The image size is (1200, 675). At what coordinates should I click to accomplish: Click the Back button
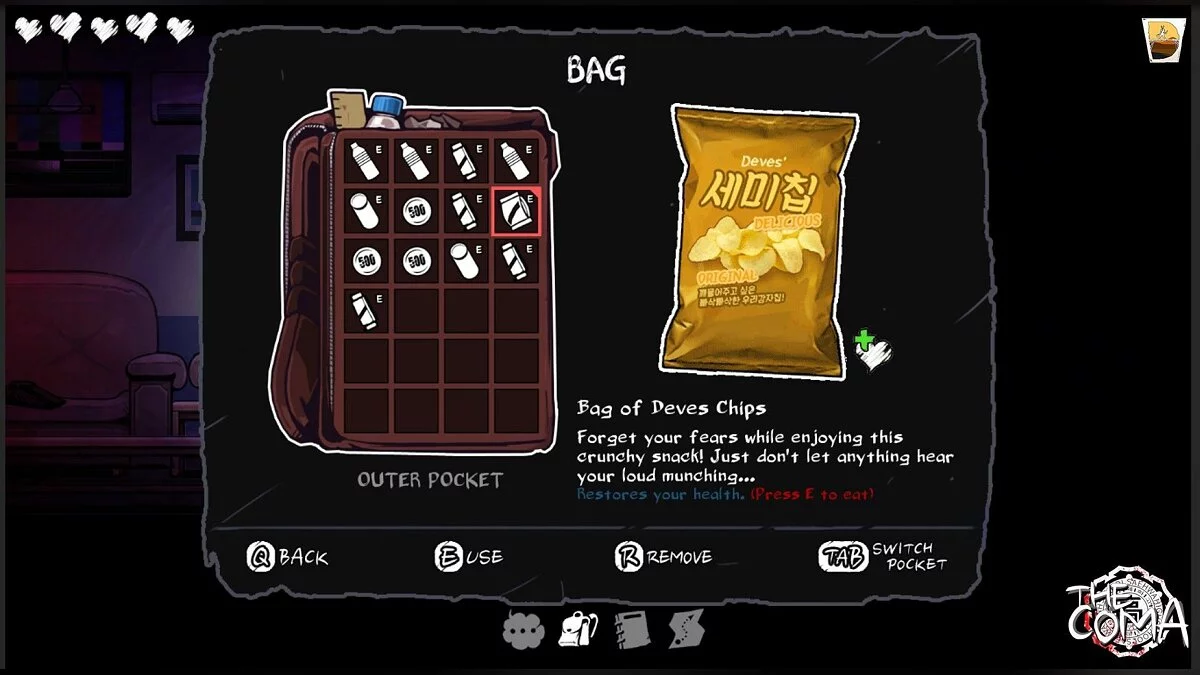[287, 557]
